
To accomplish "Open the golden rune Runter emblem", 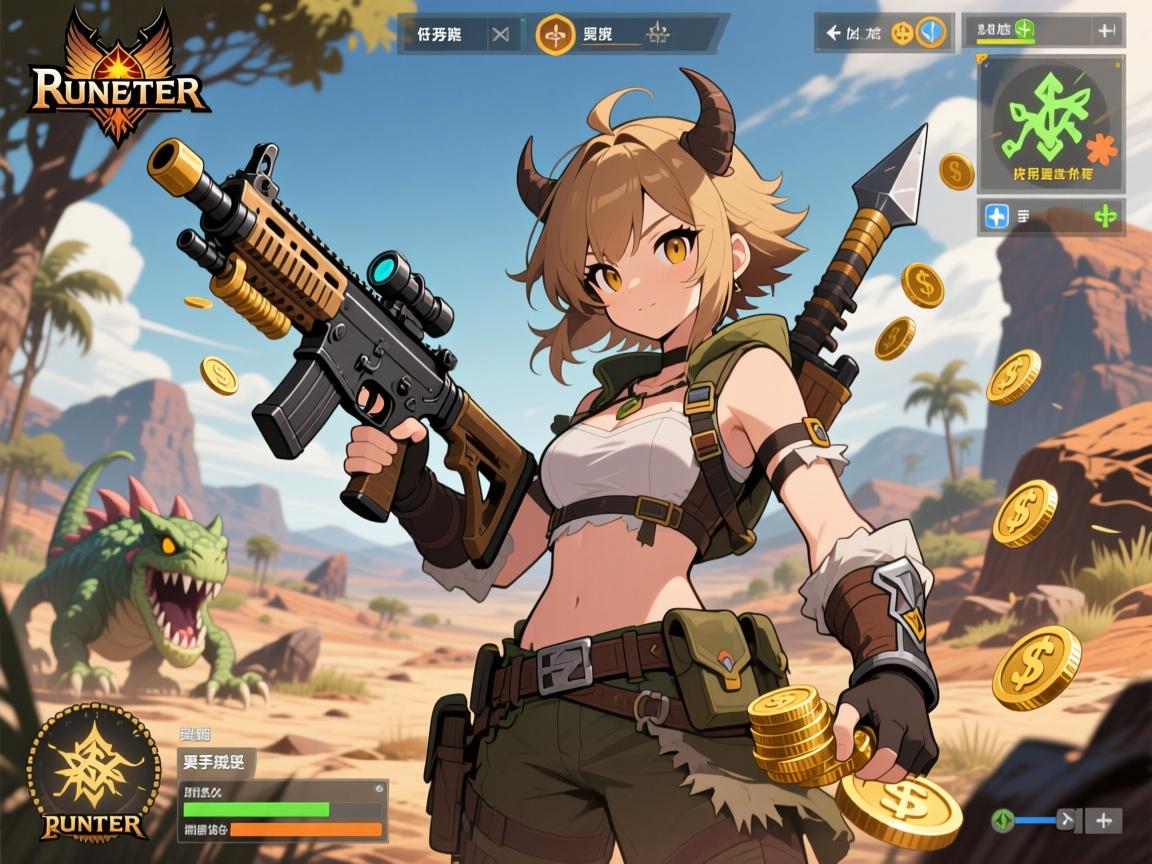I will click(x=93, y=770).
